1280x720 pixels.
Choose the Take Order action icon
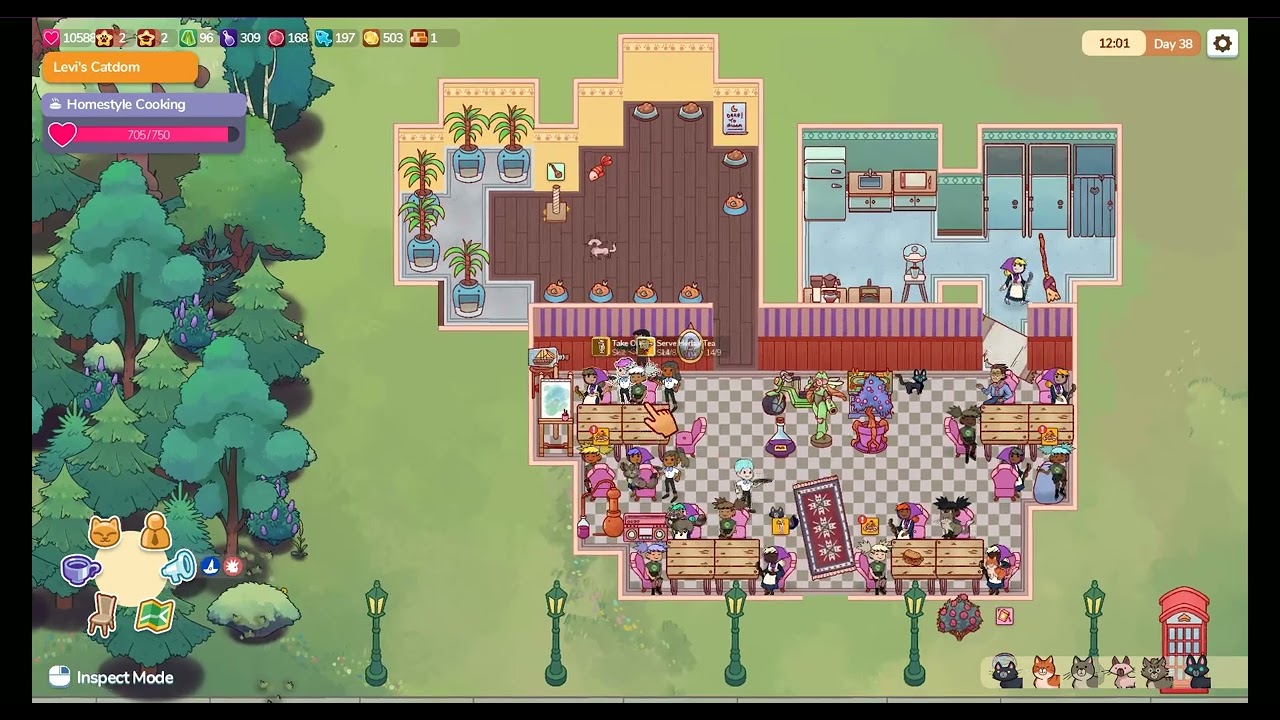click(x=601, y=346)
